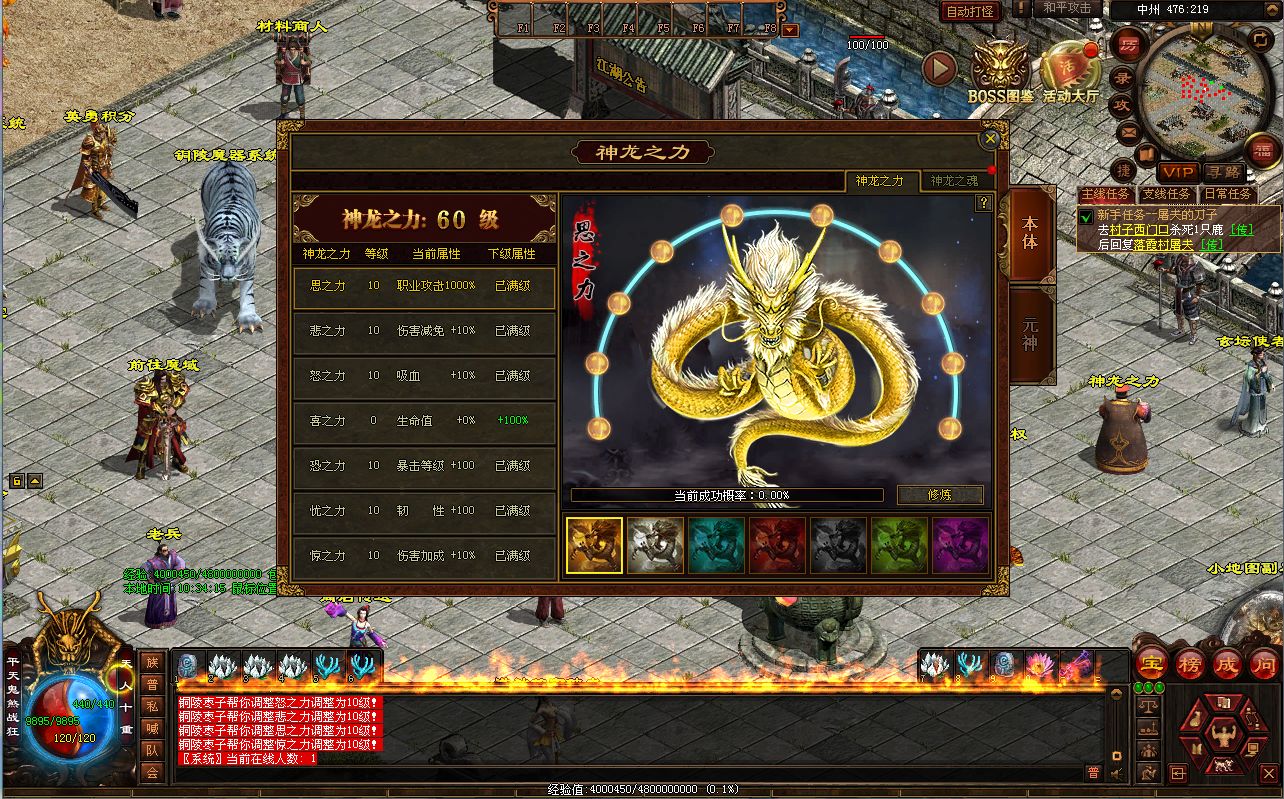
Task: Open the 榜 ranking button
Action: [1189, 663]
